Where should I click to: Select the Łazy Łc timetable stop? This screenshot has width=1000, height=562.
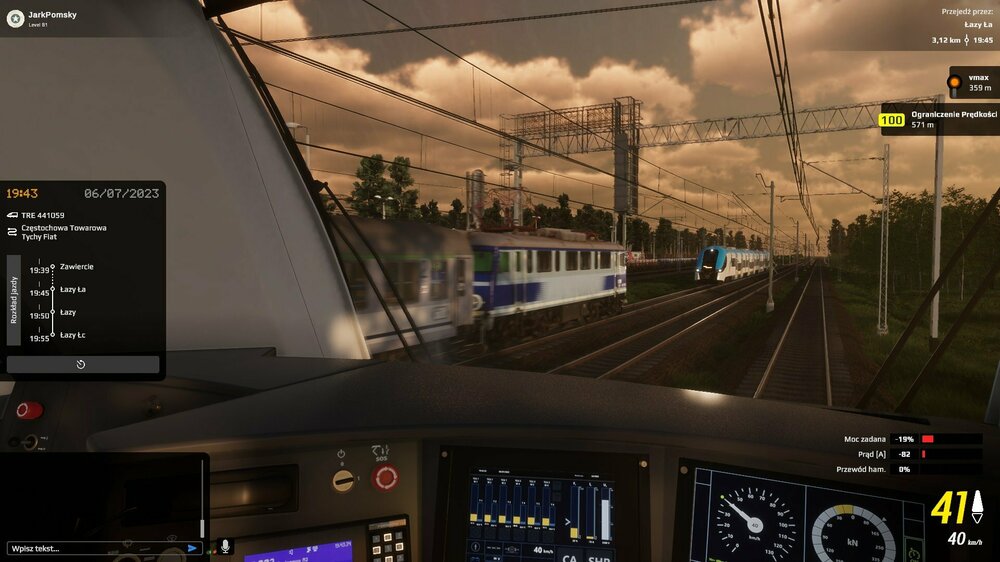(73, 336)
